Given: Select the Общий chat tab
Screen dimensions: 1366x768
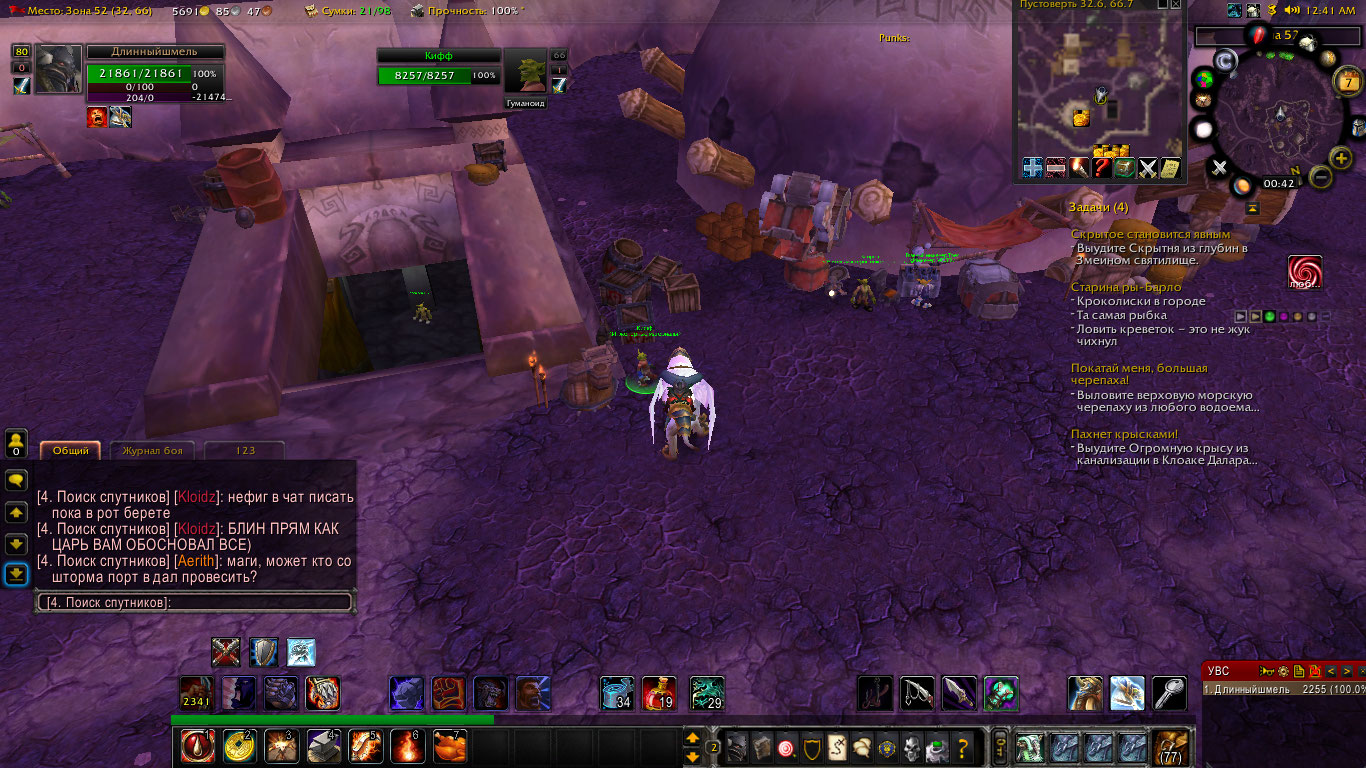Looking at the screenshot, I should point(71,451).
